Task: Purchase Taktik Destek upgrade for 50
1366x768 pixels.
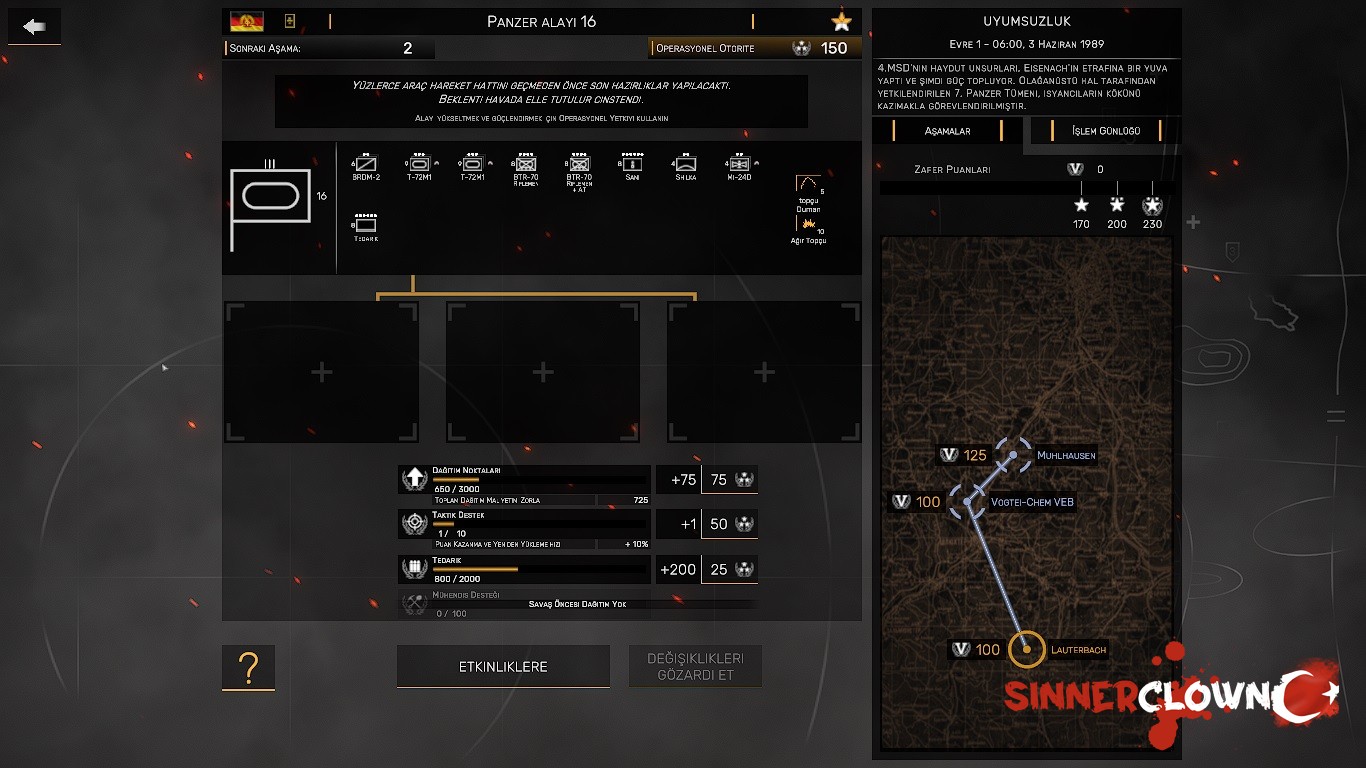Action: pos(729,524)
